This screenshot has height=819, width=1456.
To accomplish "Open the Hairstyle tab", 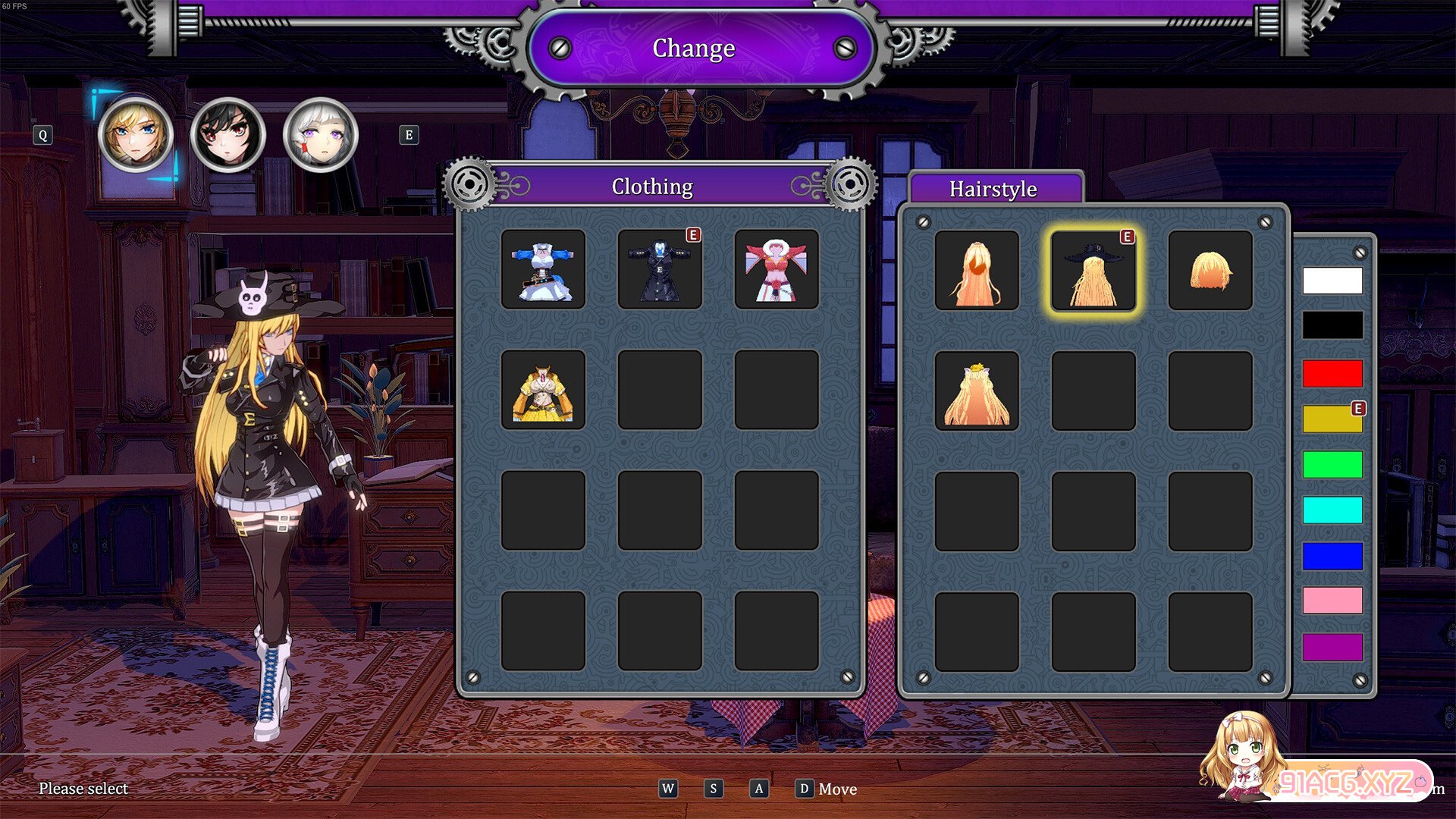I will pos(993,189).
